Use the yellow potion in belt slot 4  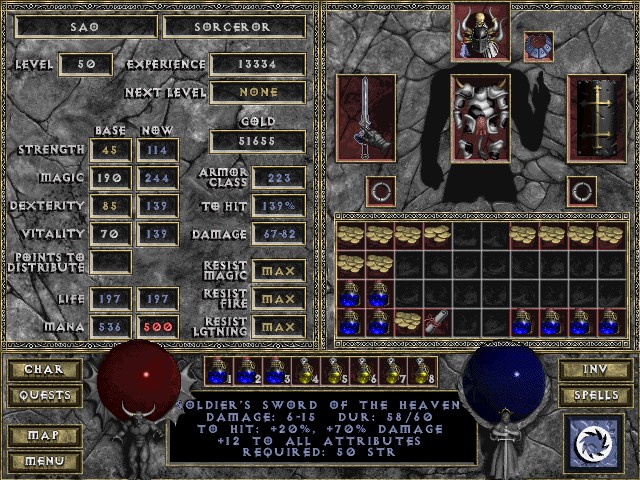click(x=306, y=372)
